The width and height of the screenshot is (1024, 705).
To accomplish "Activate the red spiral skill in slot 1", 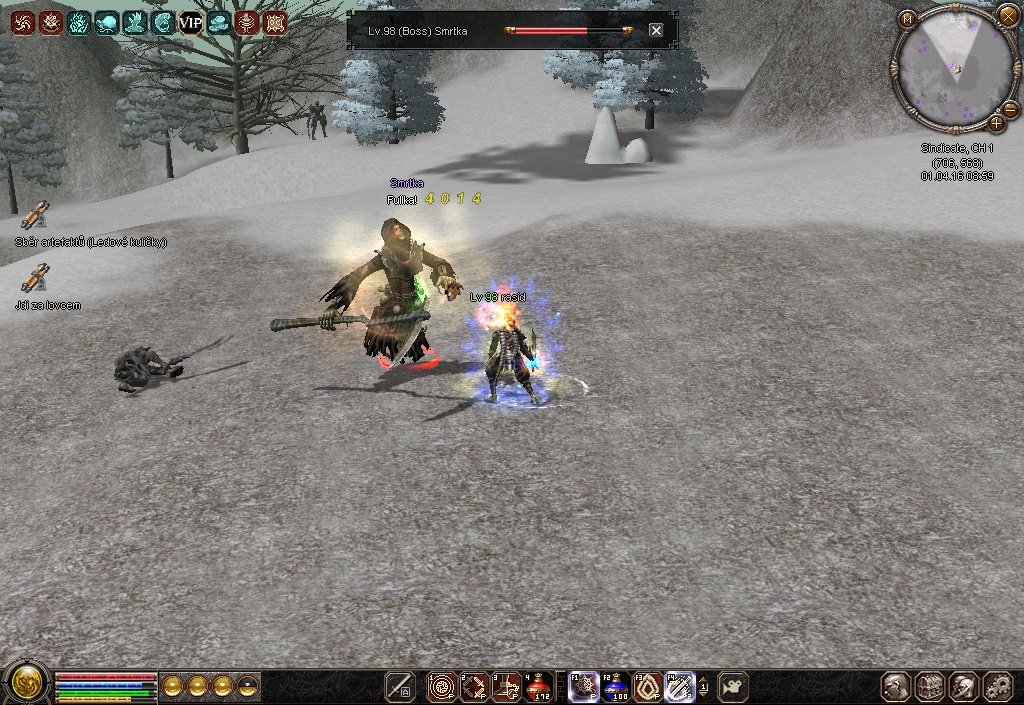I will click(x=441, y=686).
